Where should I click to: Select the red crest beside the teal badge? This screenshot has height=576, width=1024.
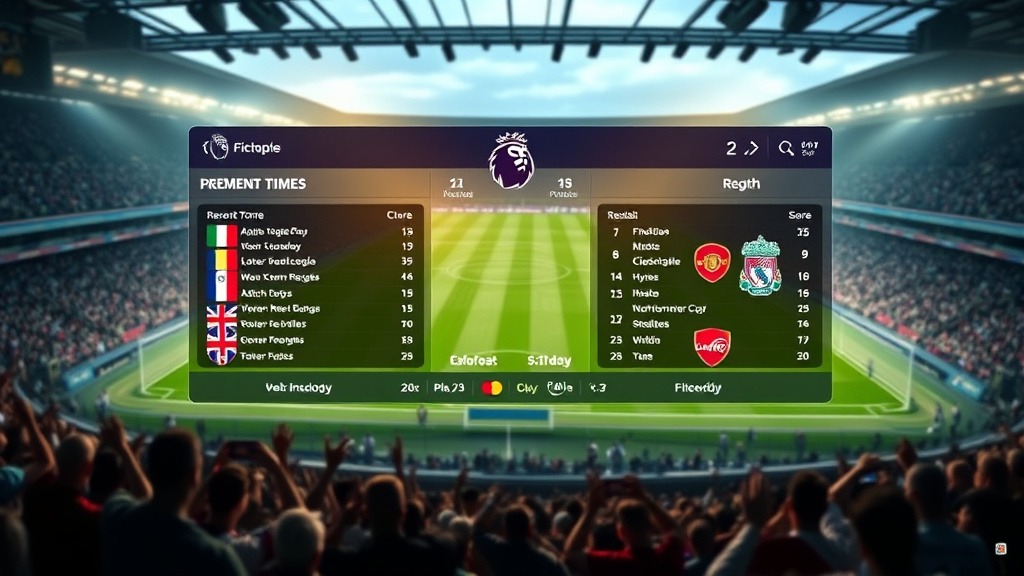pyautogui.click(x=712, y=263)
